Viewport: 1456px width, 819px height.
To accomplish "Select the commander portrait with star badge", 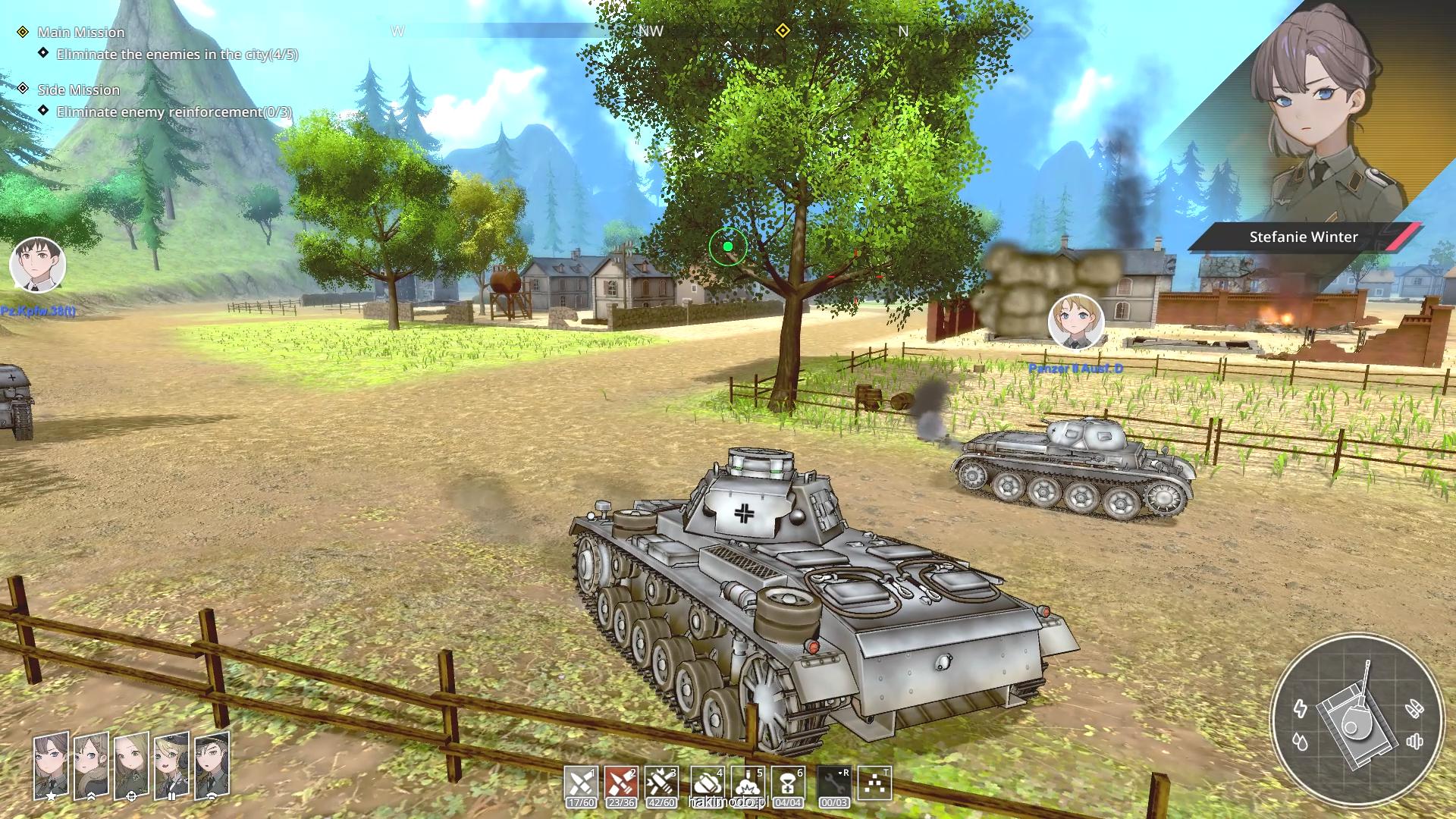I will coord(51,764).
